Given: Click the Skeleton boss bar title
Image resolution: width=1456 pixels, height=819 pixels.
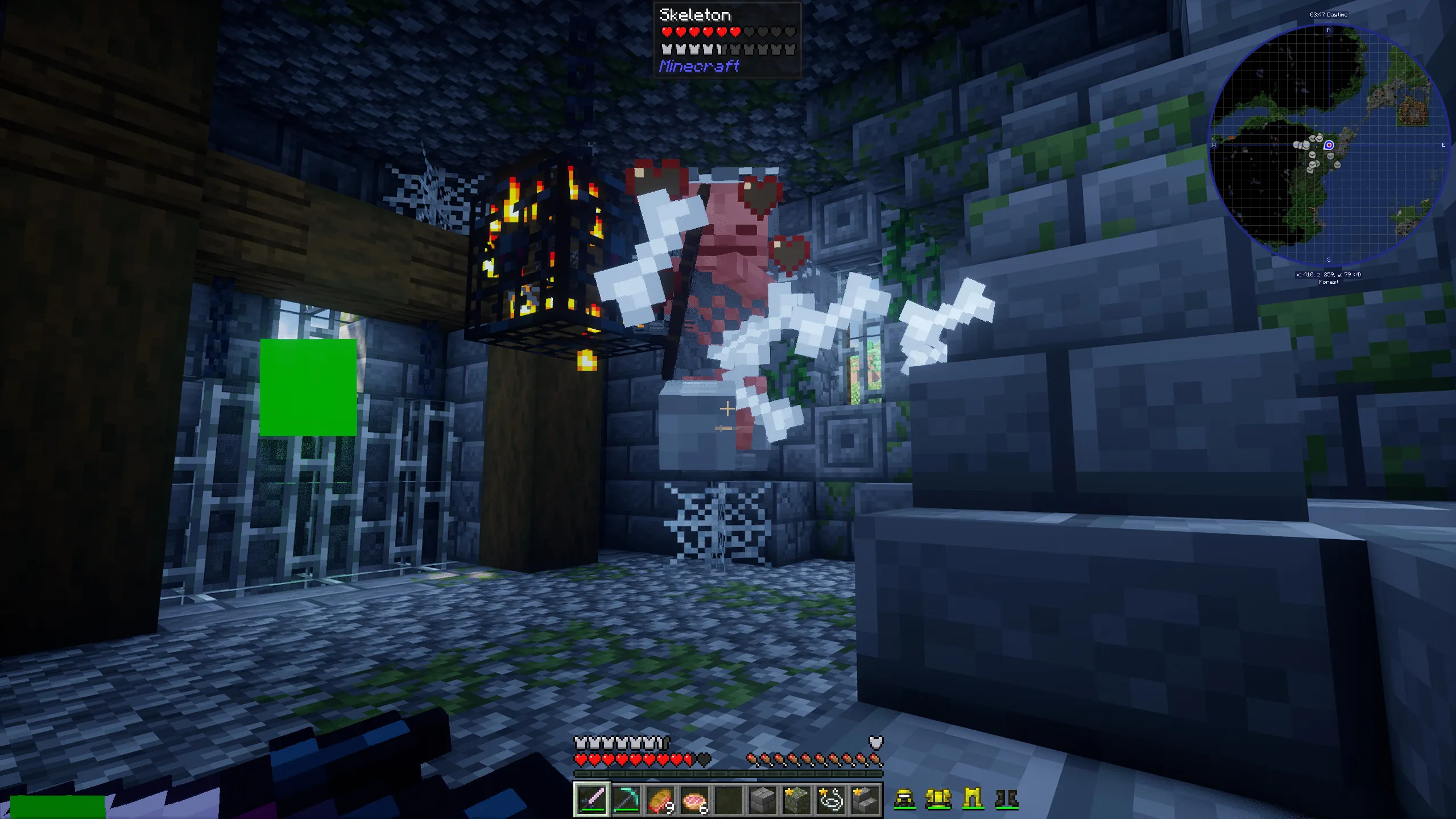Looking at the screenshot, I should pos(695,15).
